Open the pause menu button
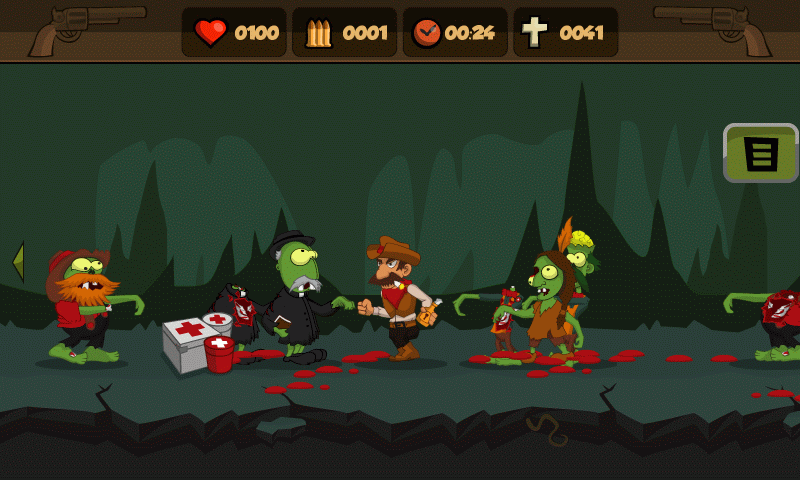Screen dimensions: 800x480 click(x=761, y=153)
